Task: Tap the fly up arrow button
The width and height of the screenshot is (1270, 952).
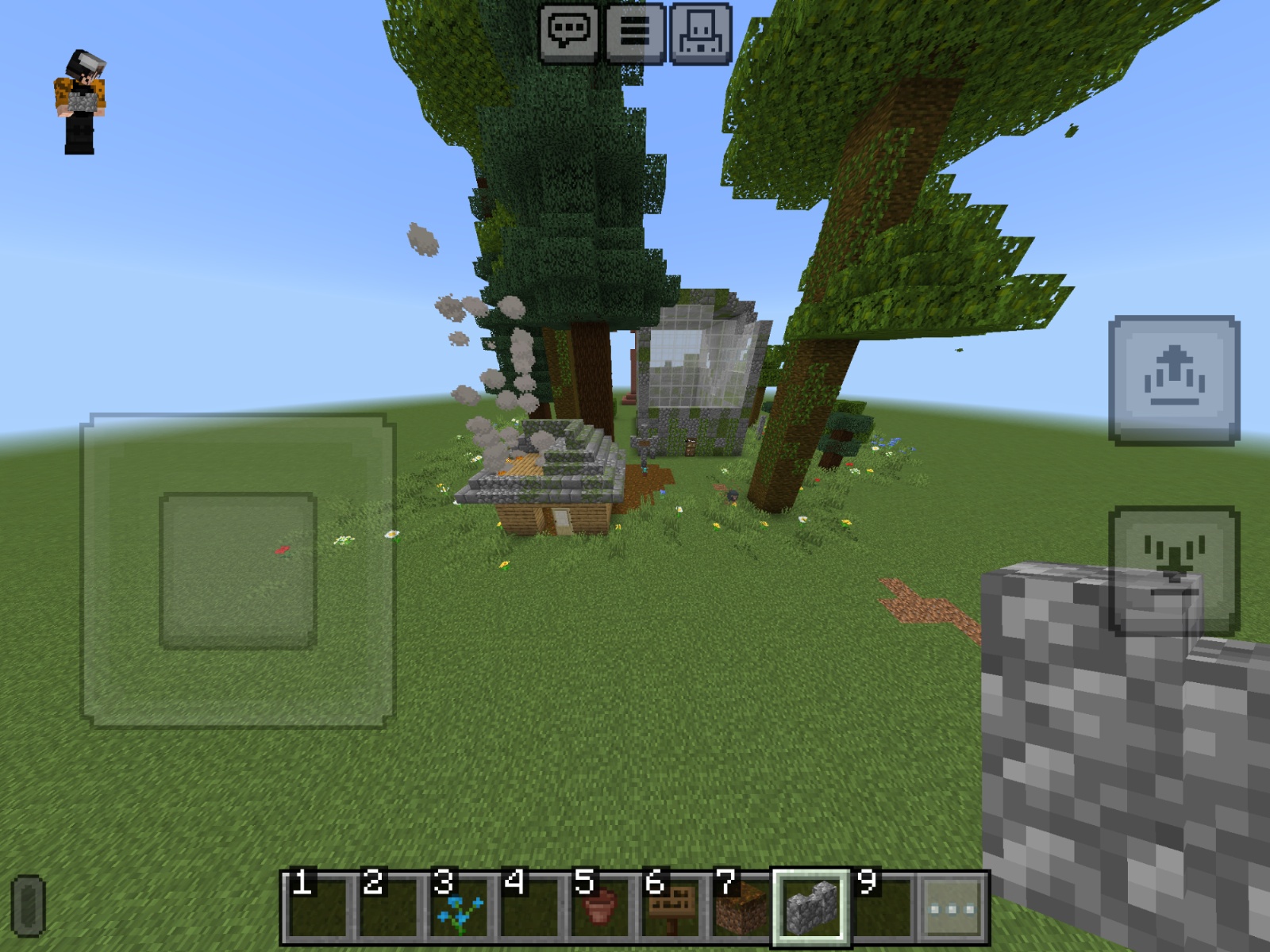Action: click(1174, 379)
